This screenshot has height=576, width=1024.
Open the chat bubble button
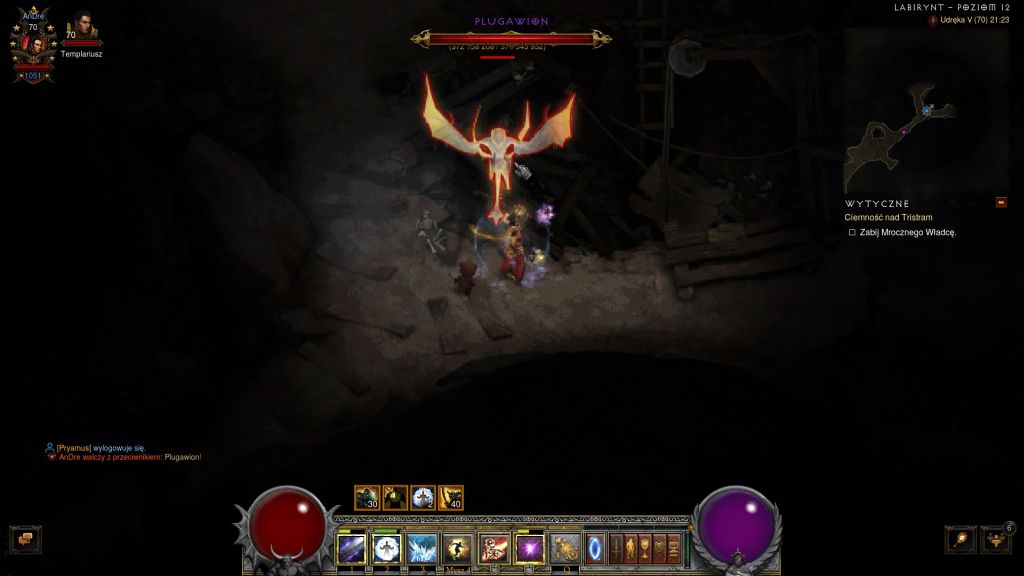24,538
